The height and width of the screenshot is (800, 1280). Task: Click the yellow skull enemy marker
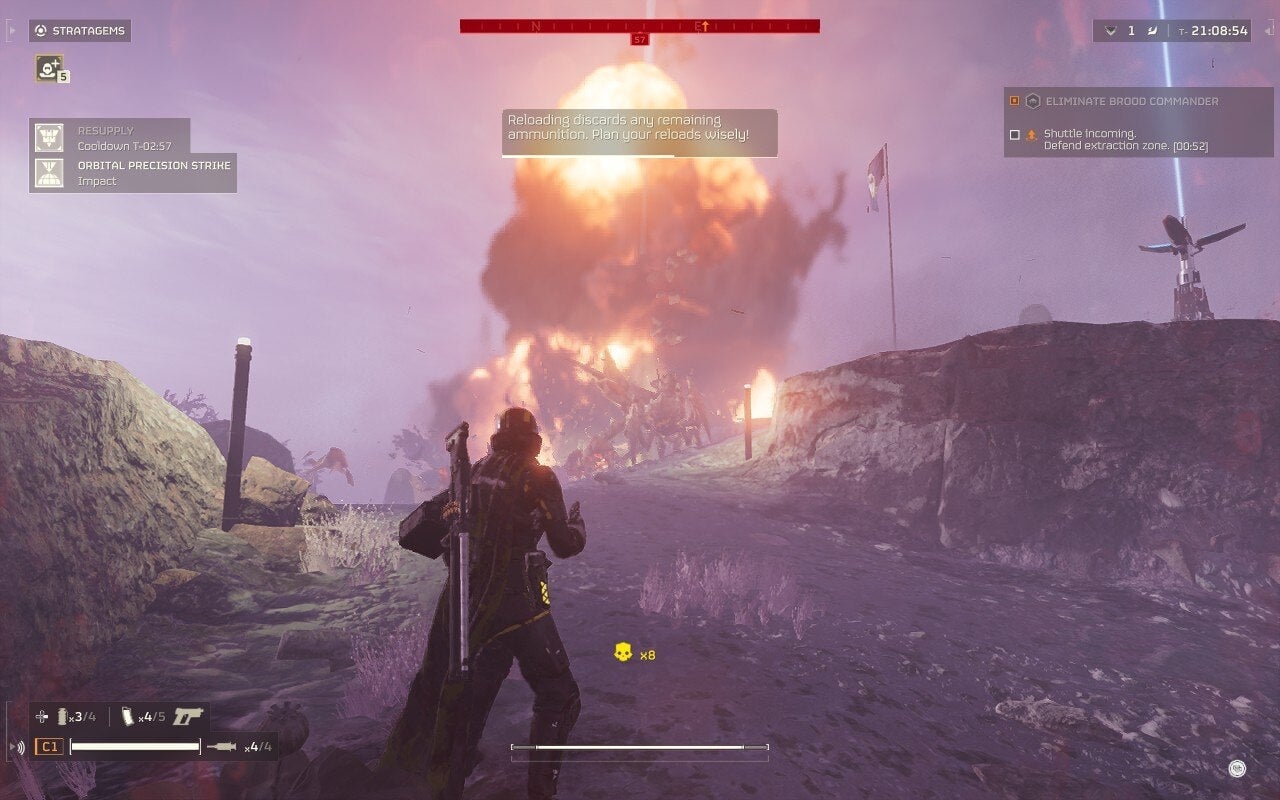point(623,653)
